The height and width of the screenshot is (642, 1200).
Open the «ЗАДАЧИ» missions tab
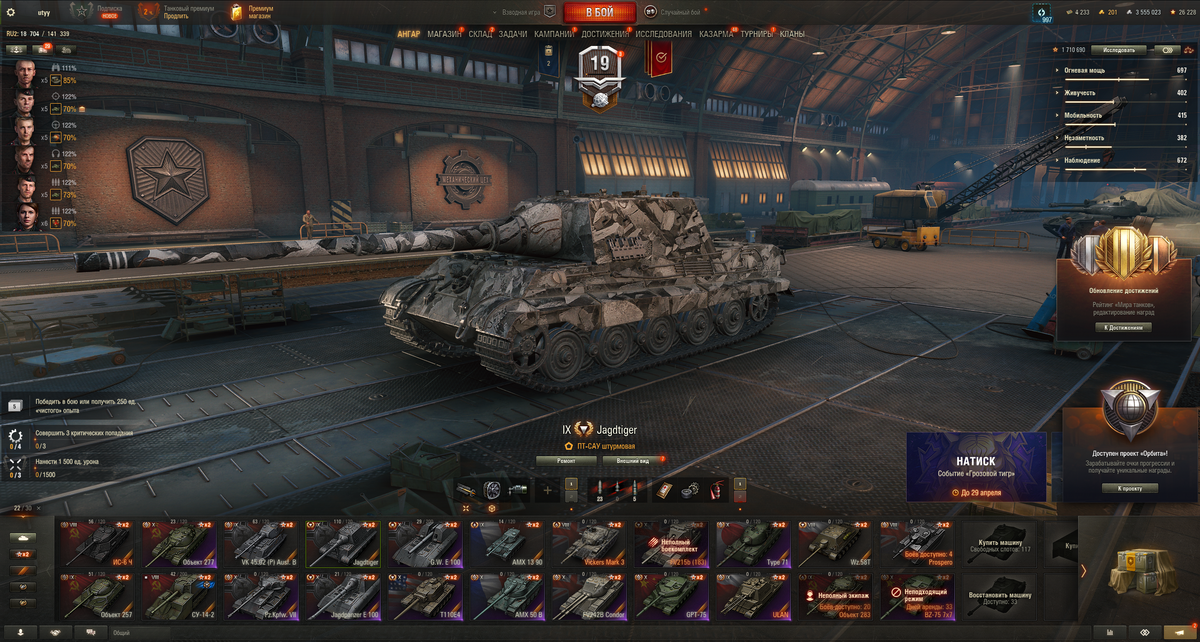513,34
